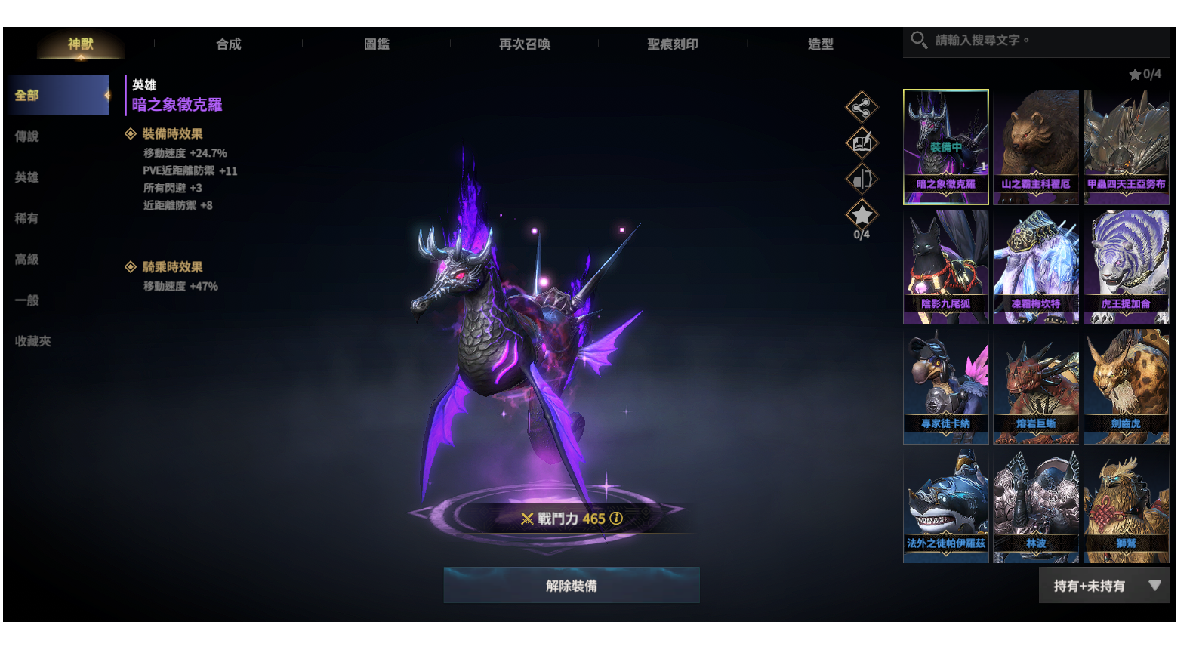Open the 收藏夾 favorites category

click(33, 341)
